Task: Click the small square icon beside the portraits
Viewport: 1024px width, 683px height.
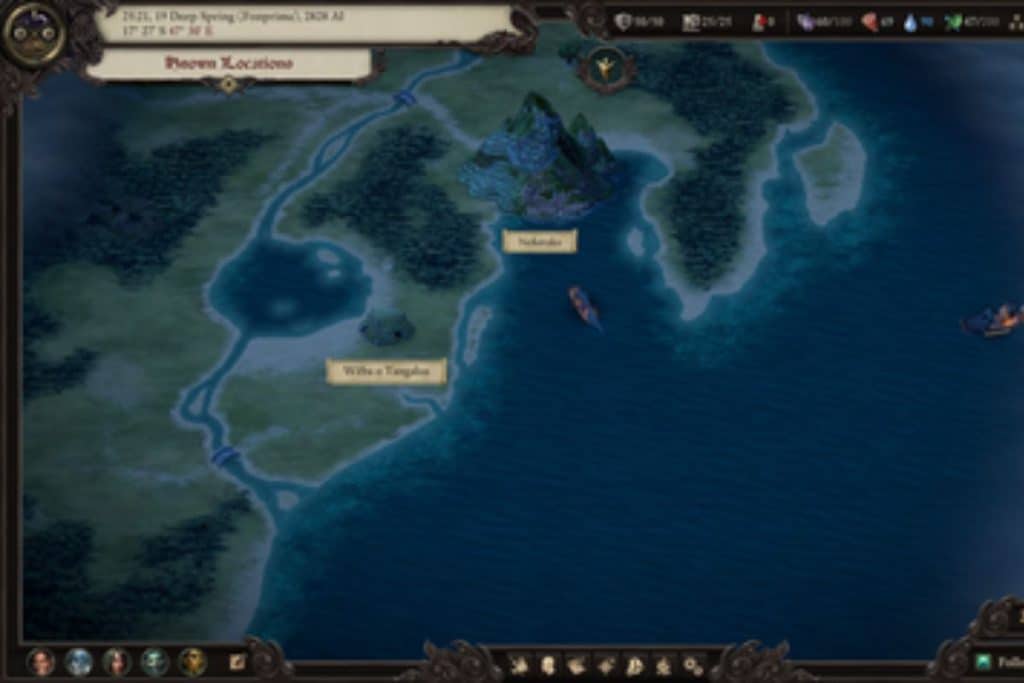Action: [237, 661]
